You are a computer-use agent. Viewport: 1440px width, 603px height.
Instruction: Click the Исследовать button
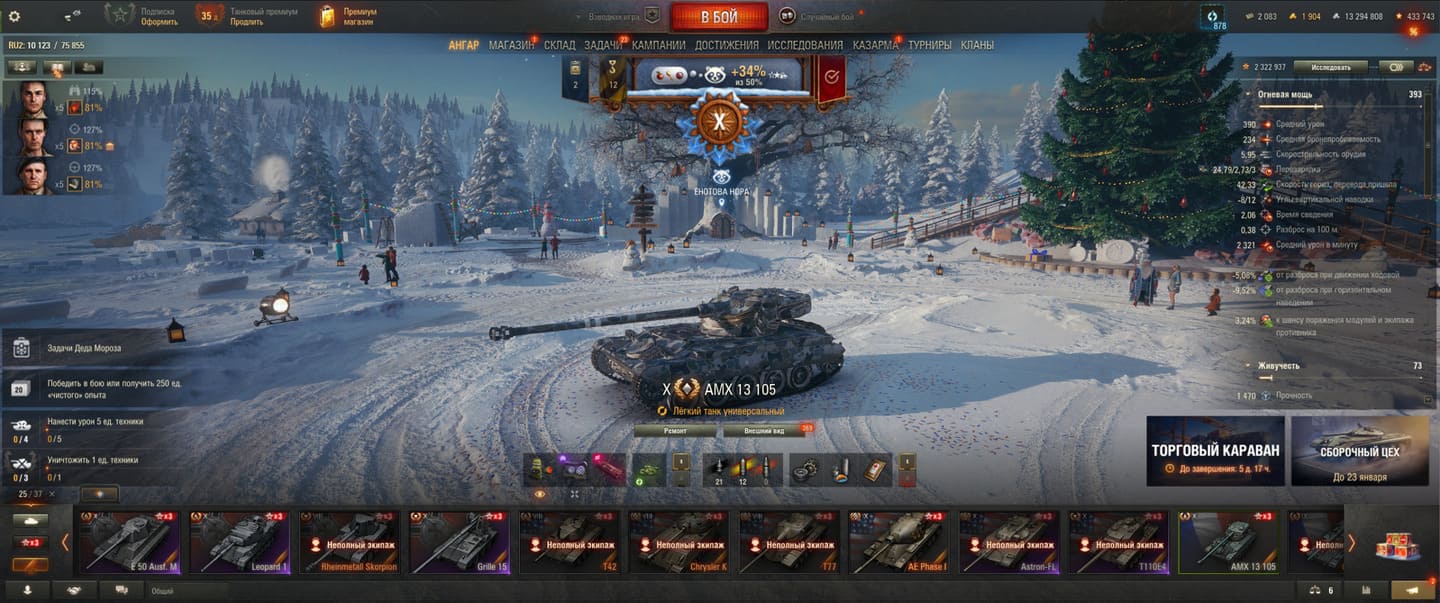click(x=1330, y=67)
